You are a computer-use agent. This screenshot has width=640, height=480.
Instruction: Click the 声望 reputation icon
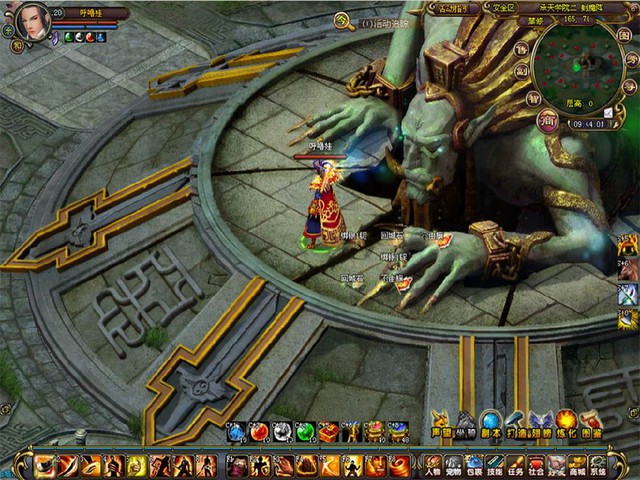[x=441, y=423]
